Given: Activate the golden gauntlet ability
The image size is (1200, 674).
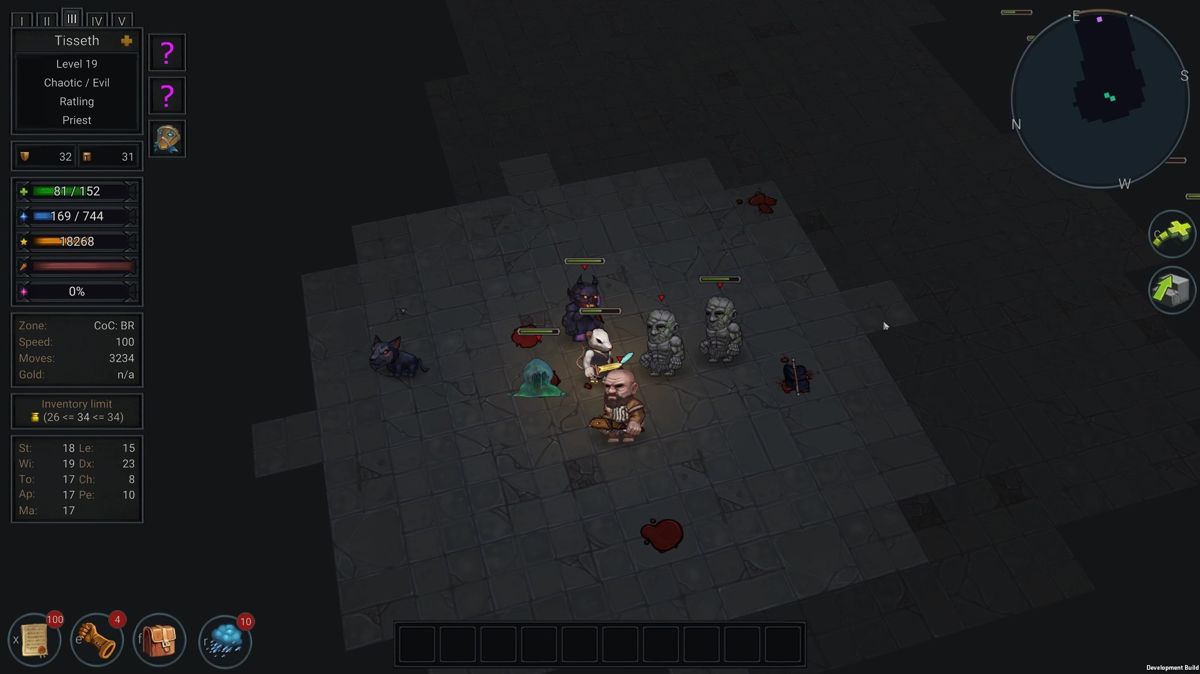Looking at the screenshot, I should pyautogui.click(x=98, y=639).
